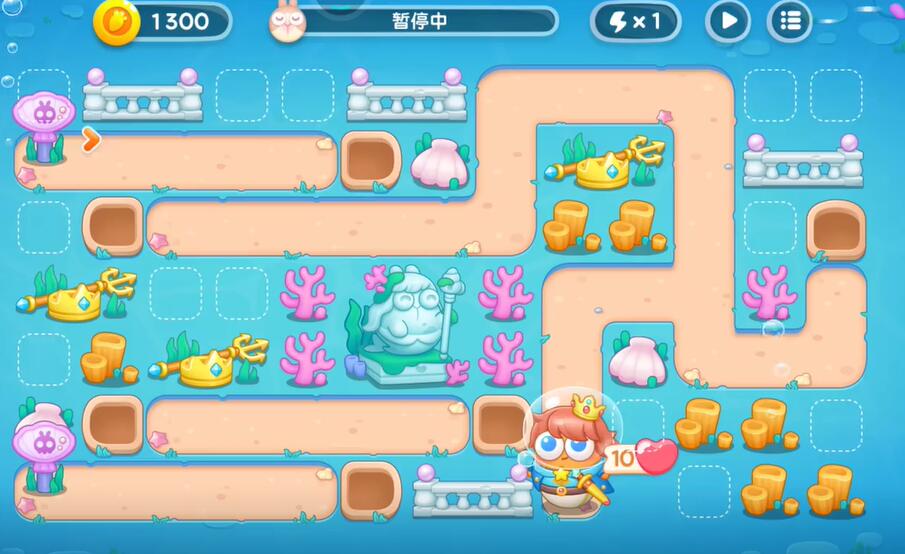Open the list menu button

click(790, 21)
